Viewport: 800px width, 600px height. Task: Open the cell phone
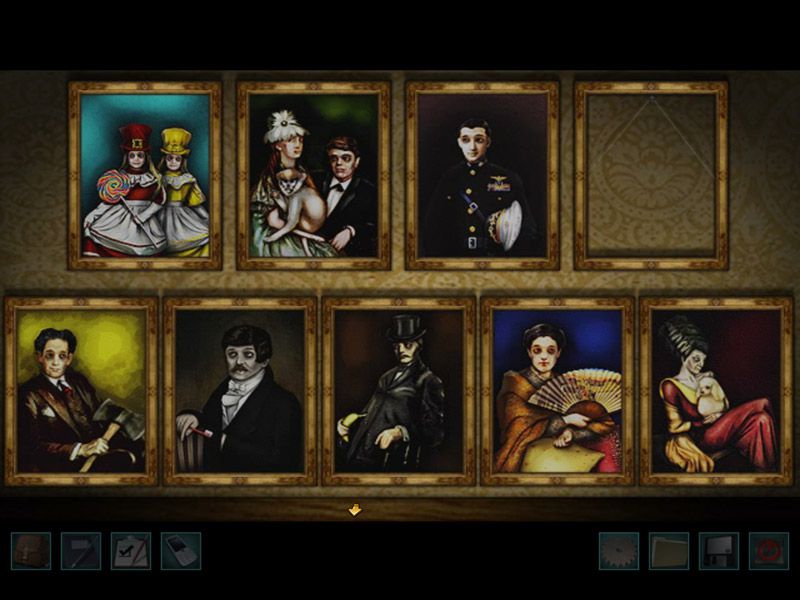[180, 551]
